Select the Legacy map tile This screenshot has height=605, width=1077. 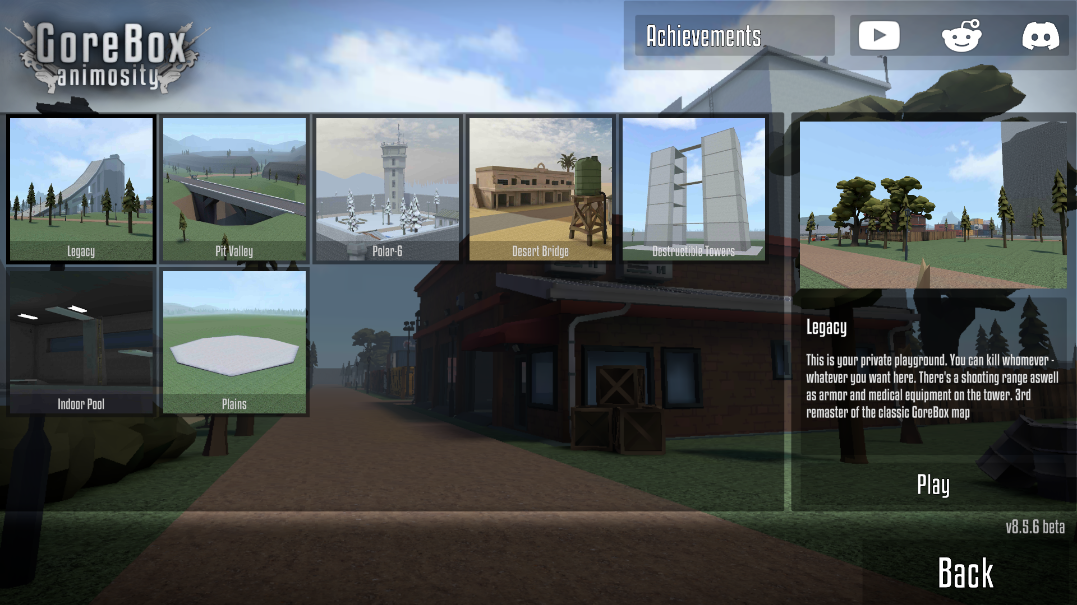pos(81,188)
